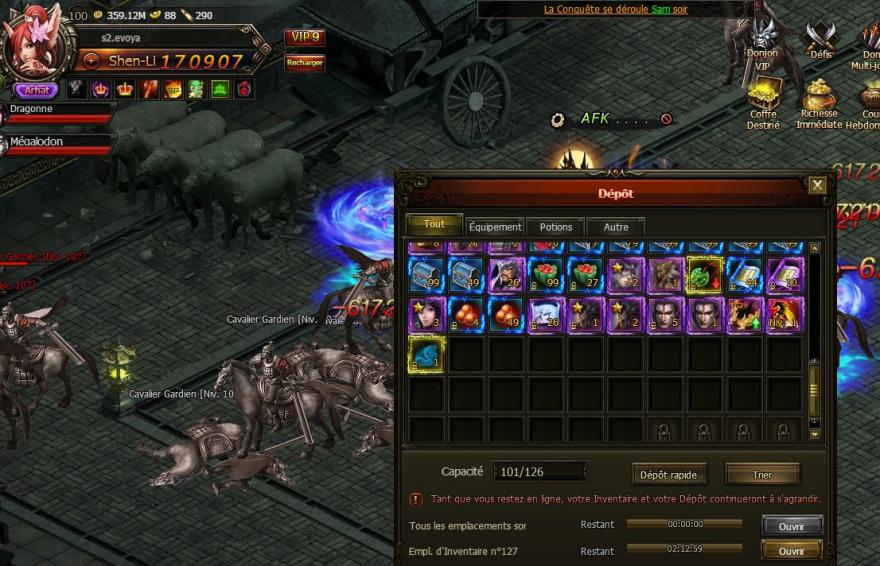Click the Dépôt rapide button
Viewport: 880px width, 566px height.
(669, 474)
